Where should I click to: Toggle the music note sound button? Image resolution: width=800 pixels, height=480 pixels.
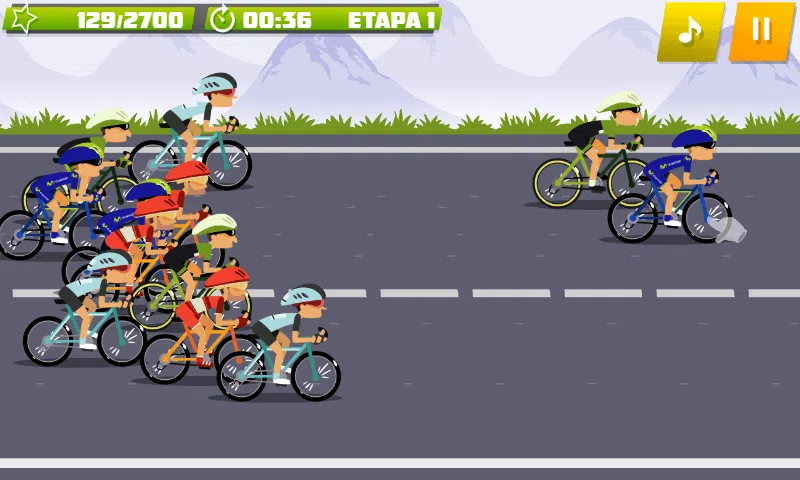[690, 31]
